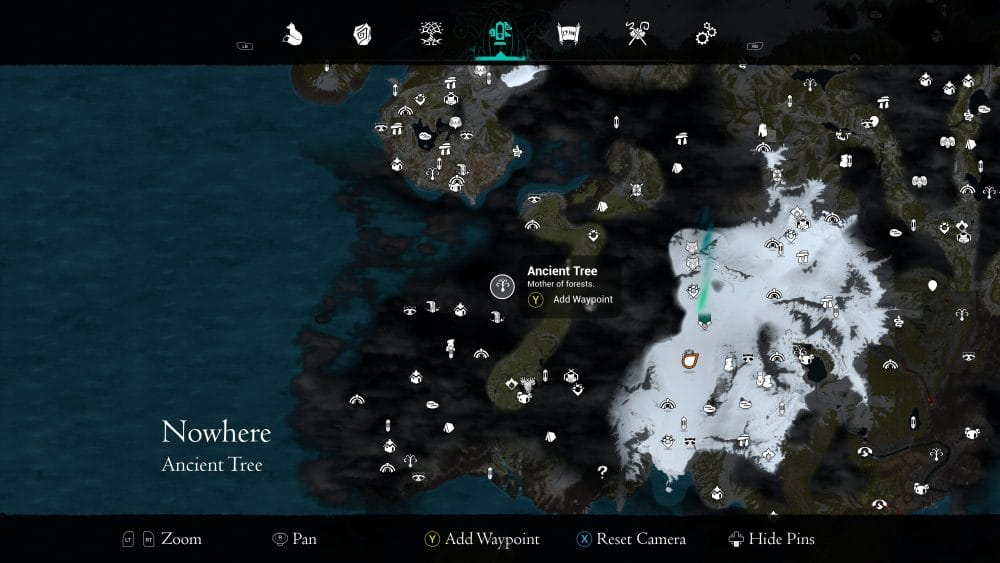Open the gears settings tab

pyautogui.click(x=706, y=35)
